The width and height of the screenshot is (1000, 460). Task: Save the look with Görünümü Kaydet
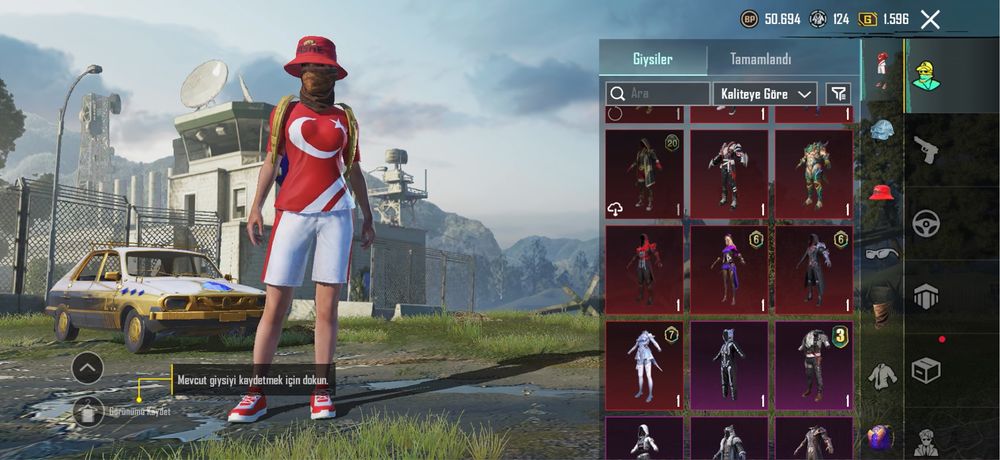click(88, 409)
